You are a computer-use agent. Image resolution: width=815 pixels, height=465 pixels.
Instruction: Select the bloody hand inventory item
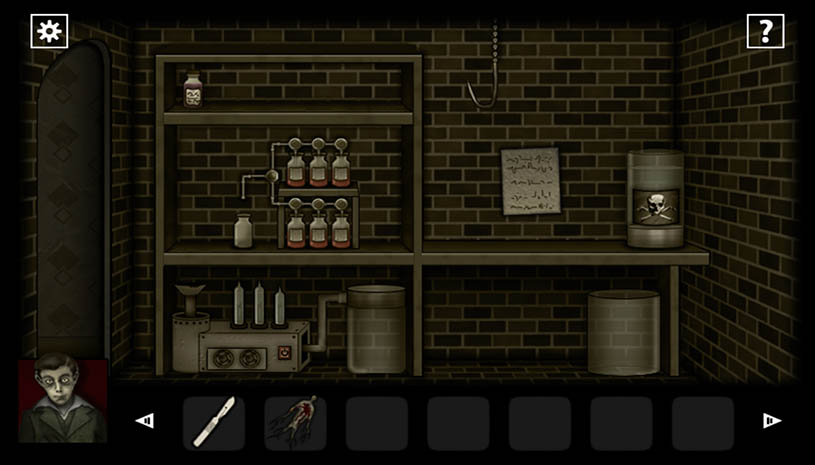coord(295,423)
